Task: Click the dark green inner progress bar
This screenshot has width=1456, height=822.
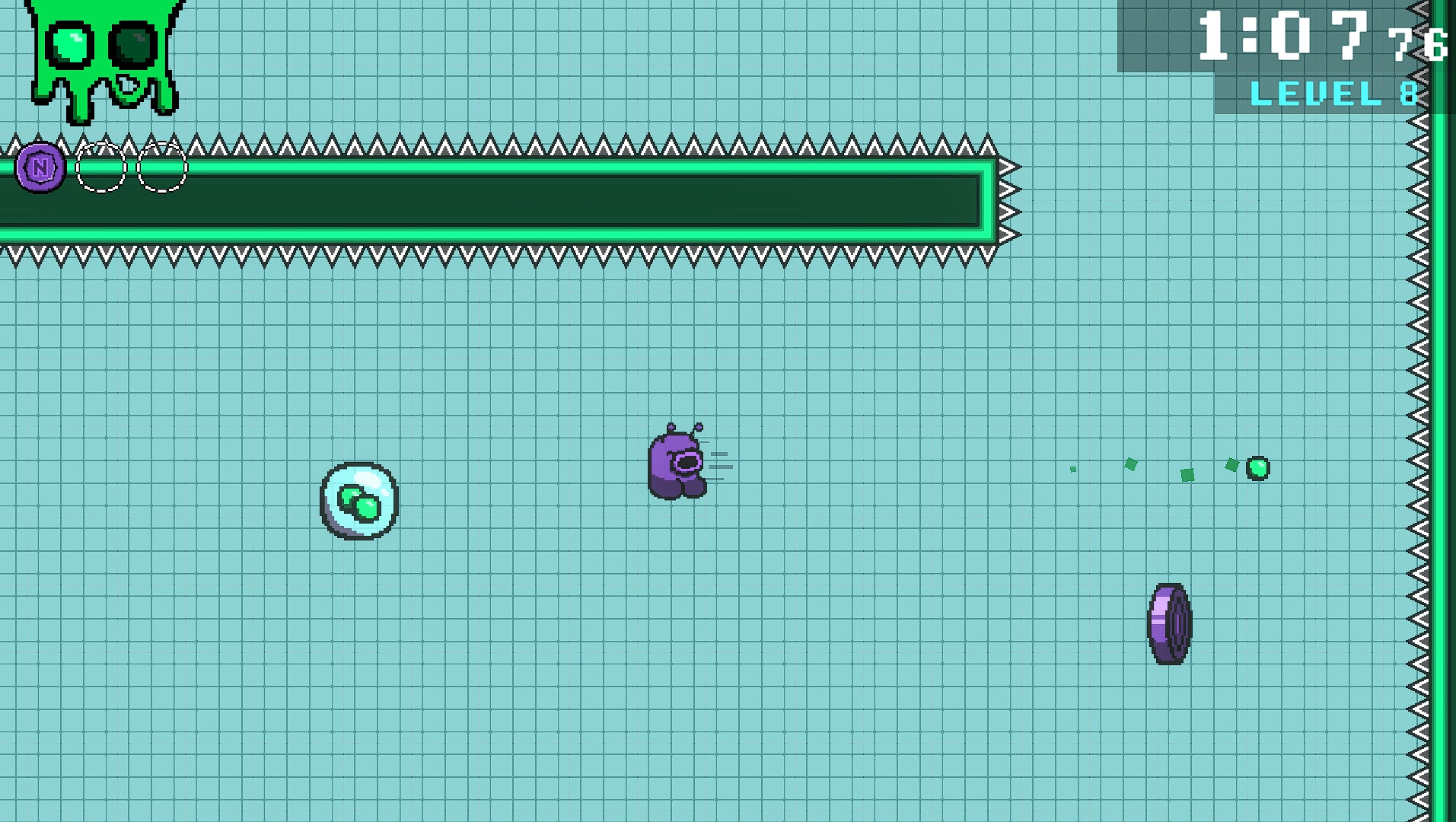Action: 495,199
